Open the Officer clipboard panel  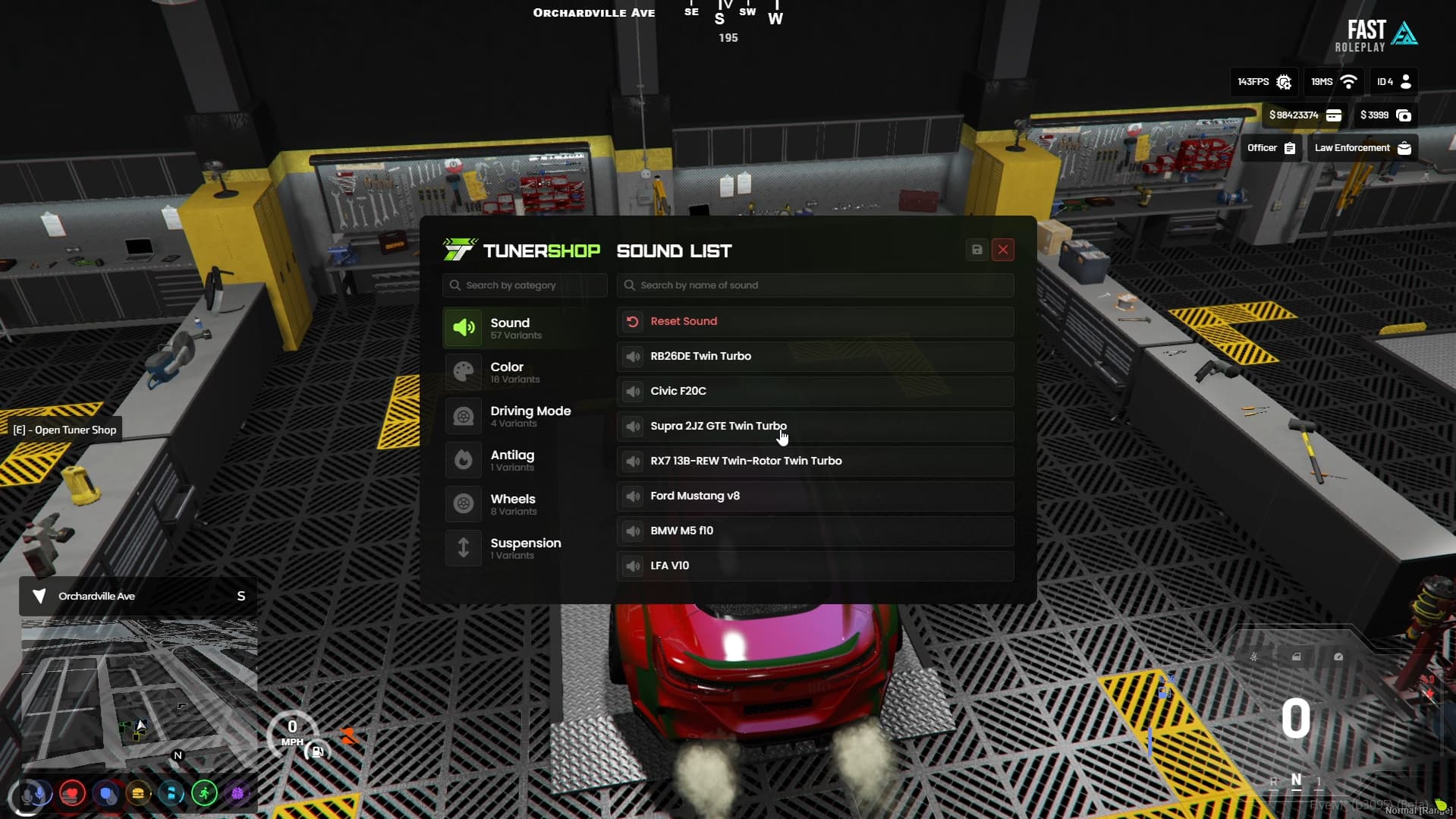(1270, 148)
